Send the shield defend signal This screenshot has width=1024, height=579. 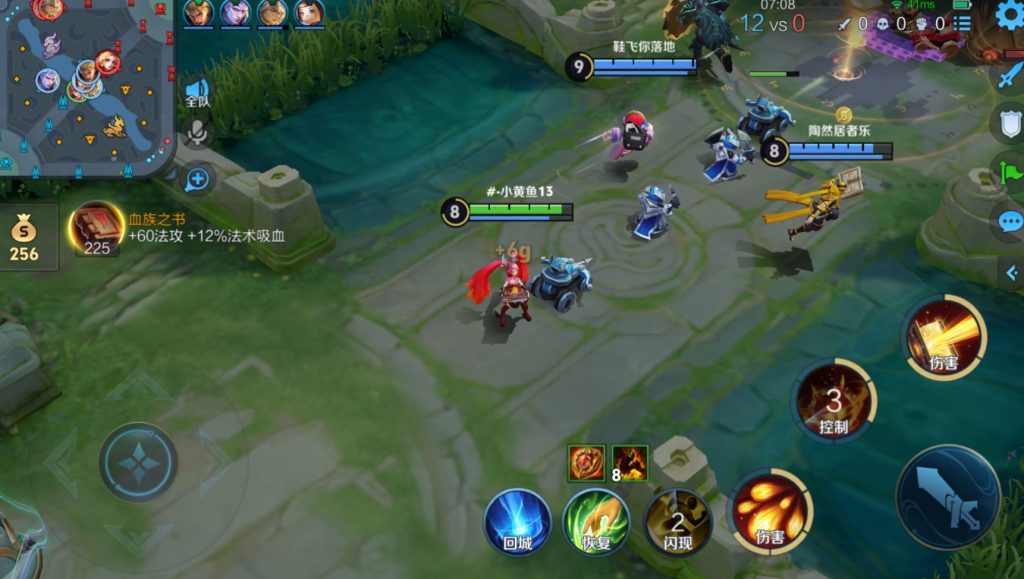coord(1009,123)
